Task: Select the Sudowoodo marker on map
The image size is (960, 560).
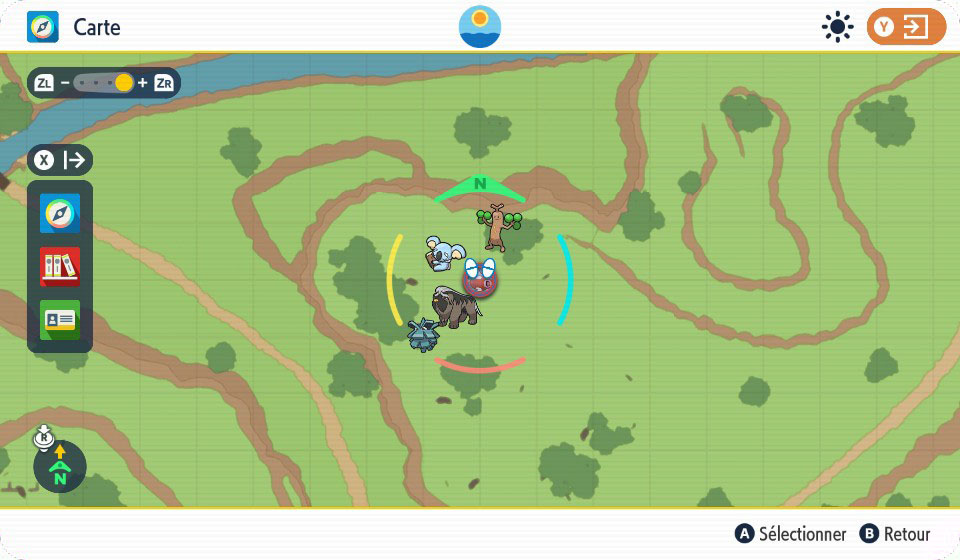Action: 496,226
